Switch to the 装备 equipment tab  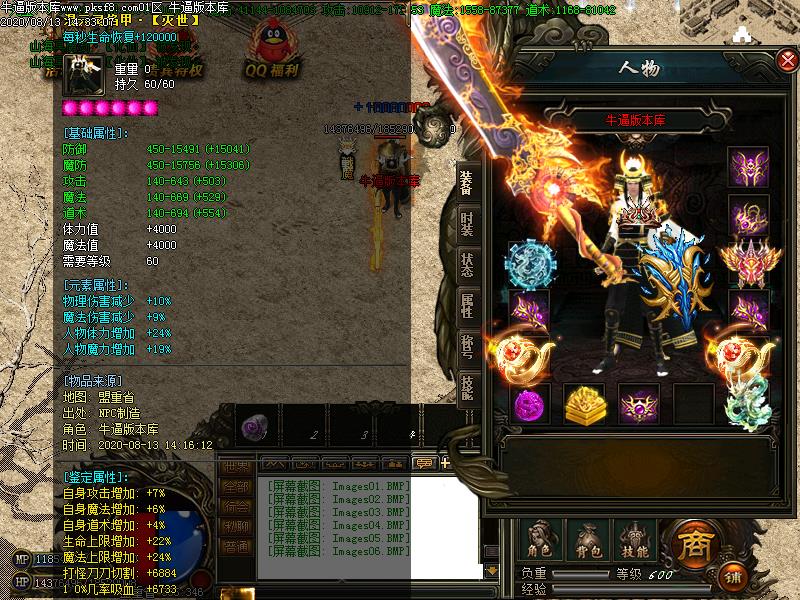click(x=467, y=182)
